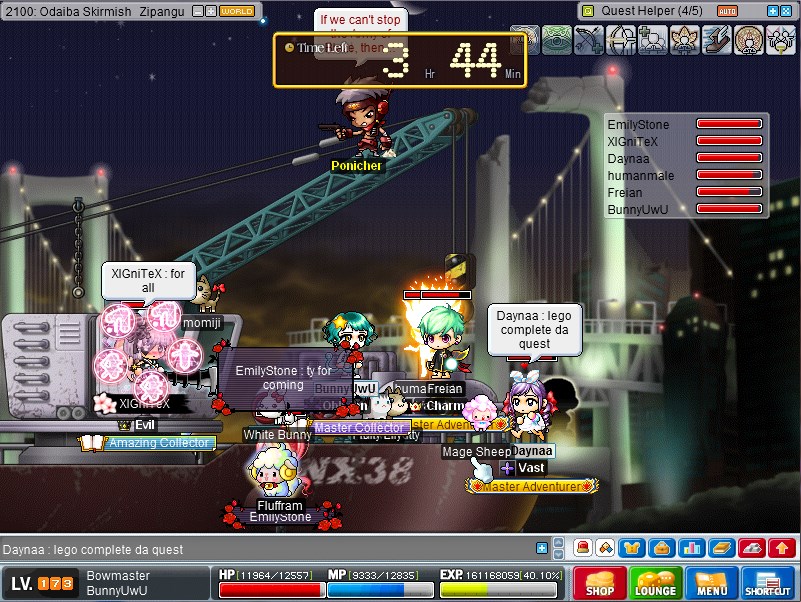
Task: Click the World map button
Action: [x=237, y=11]
